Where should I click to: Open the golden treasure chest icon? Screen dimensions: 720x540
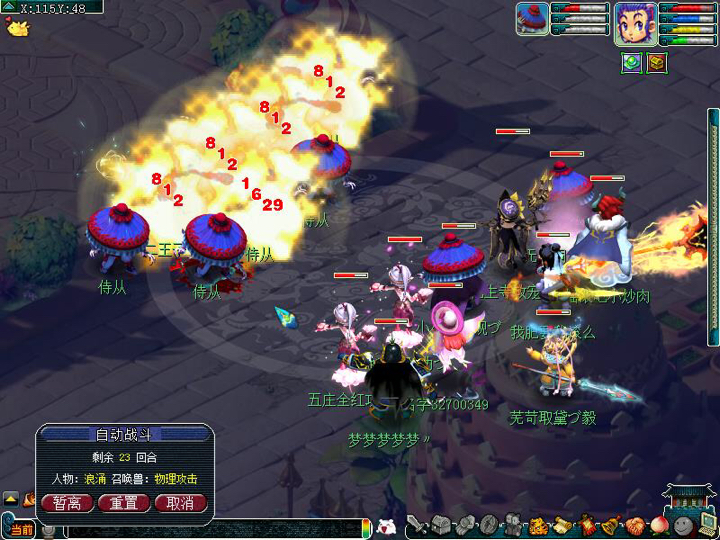pos(656,63)
